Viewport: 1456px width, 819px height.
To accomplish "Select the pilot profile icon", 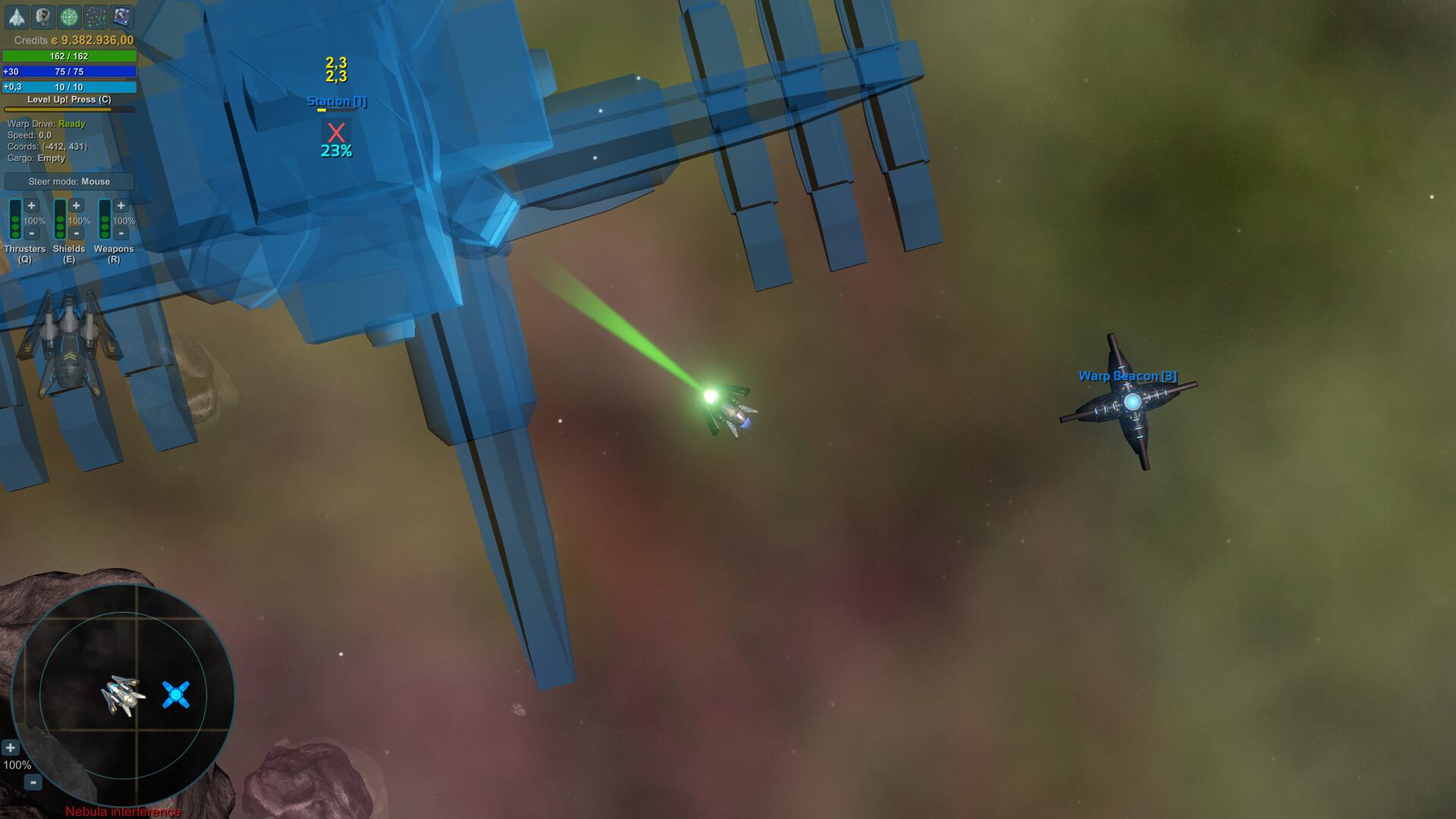I will [42, 14].
